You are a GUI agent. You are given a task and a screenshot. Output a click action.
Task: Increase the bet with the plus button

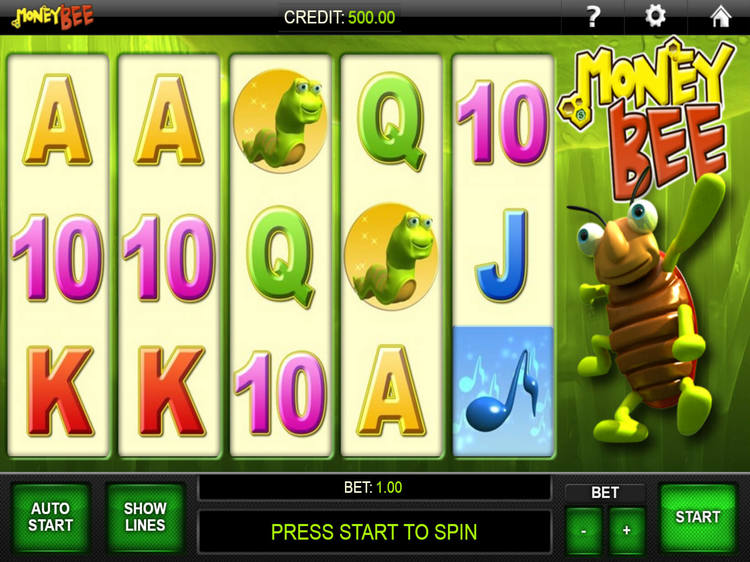(627, 531)
